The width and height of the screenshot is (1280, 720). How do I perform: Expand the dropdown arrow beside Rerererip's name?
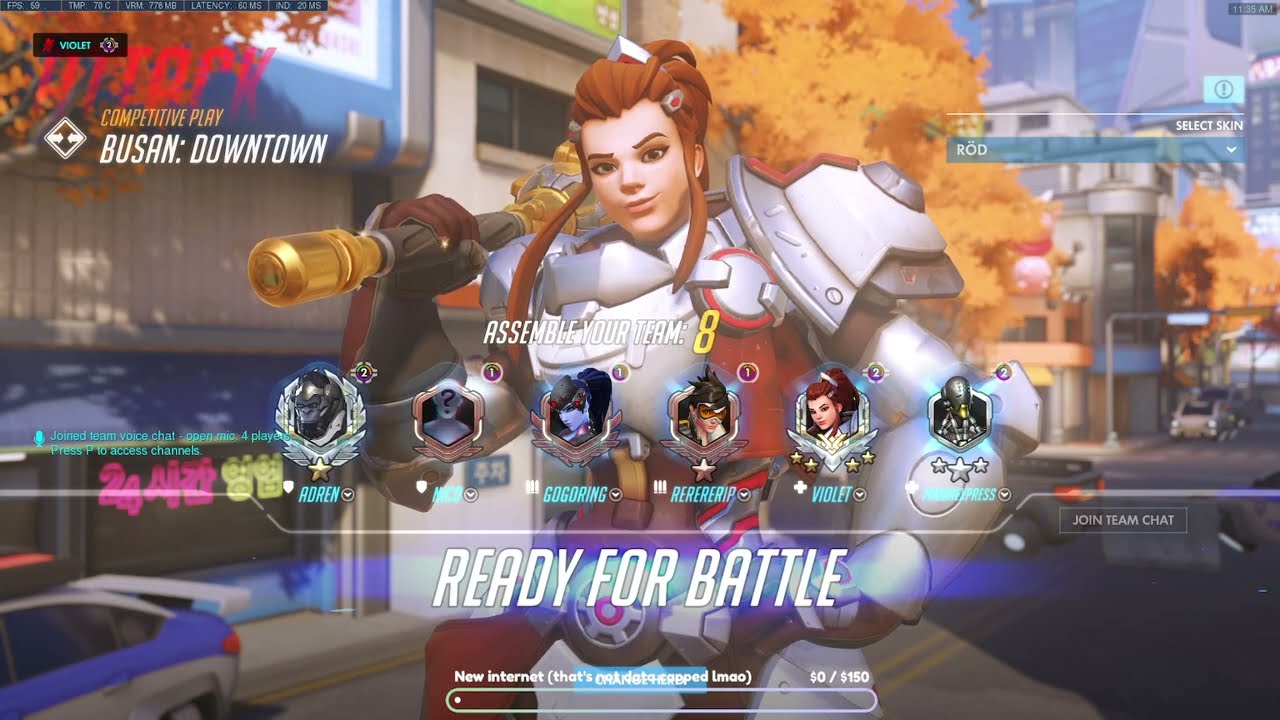743,493
